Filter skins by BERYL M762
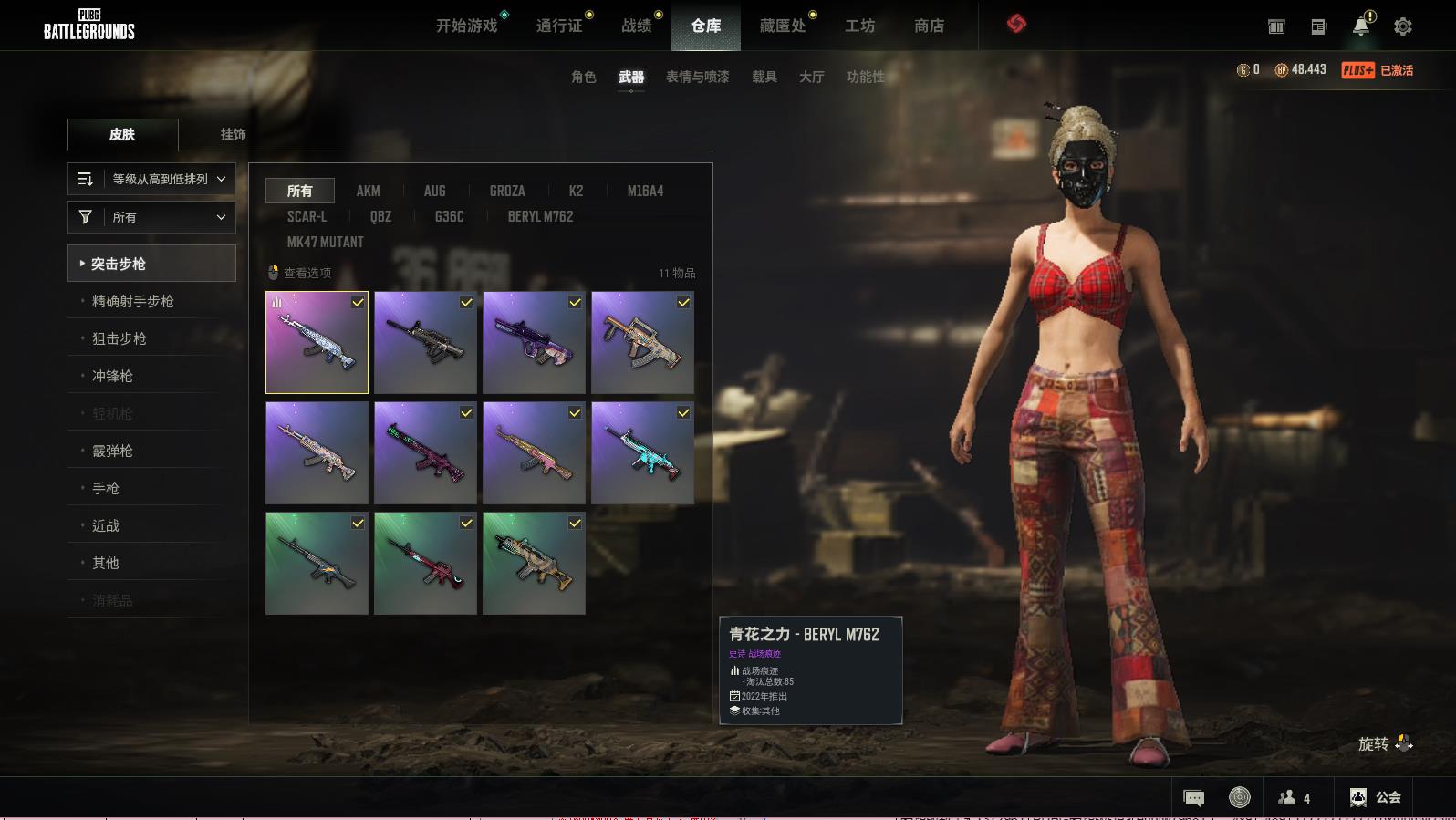This screenshot has width=1456, height=820. tap(540, 216)
